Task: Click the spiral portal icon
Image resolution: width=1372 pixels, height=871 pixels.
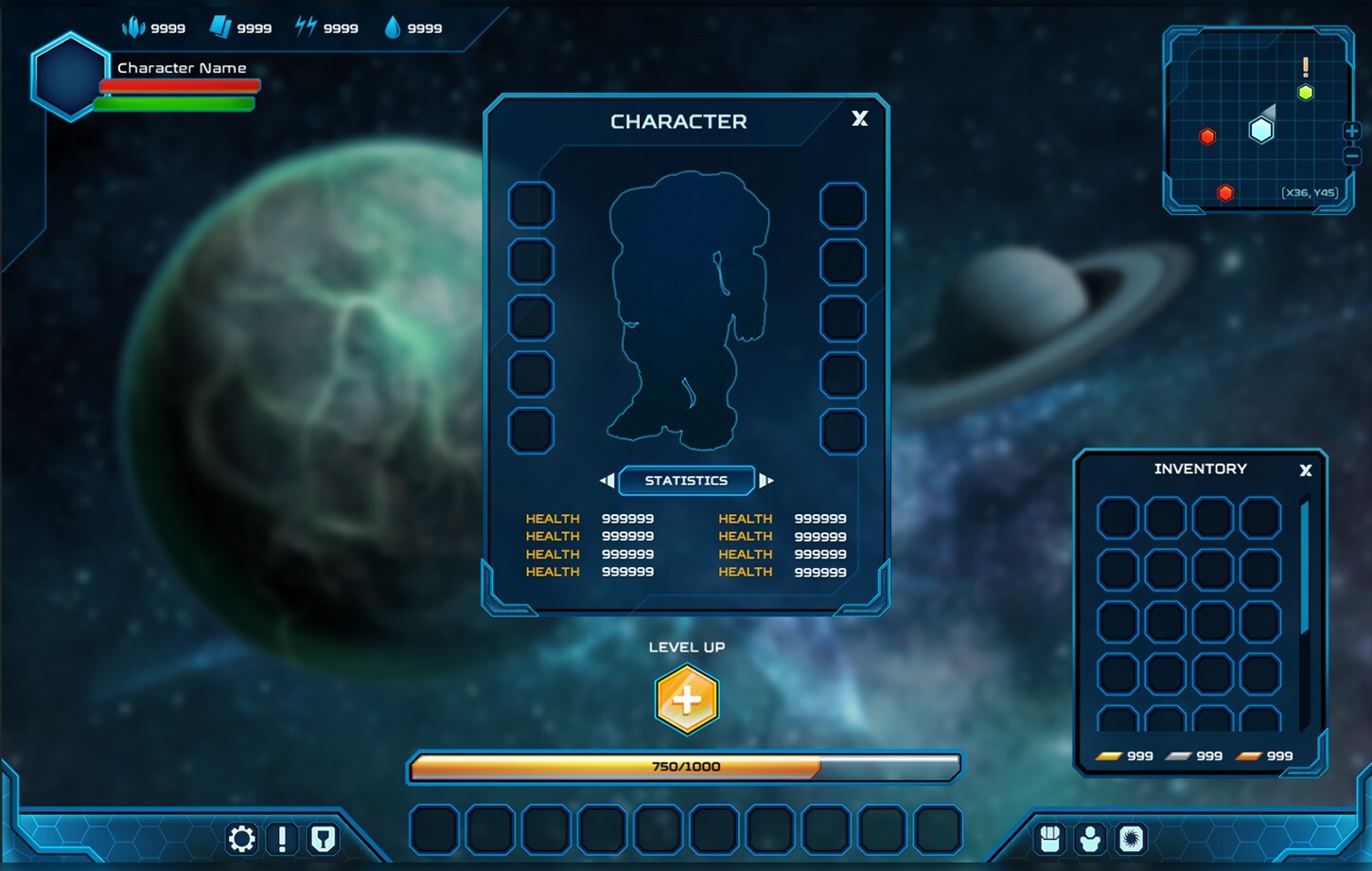Action: point(1131,839)
